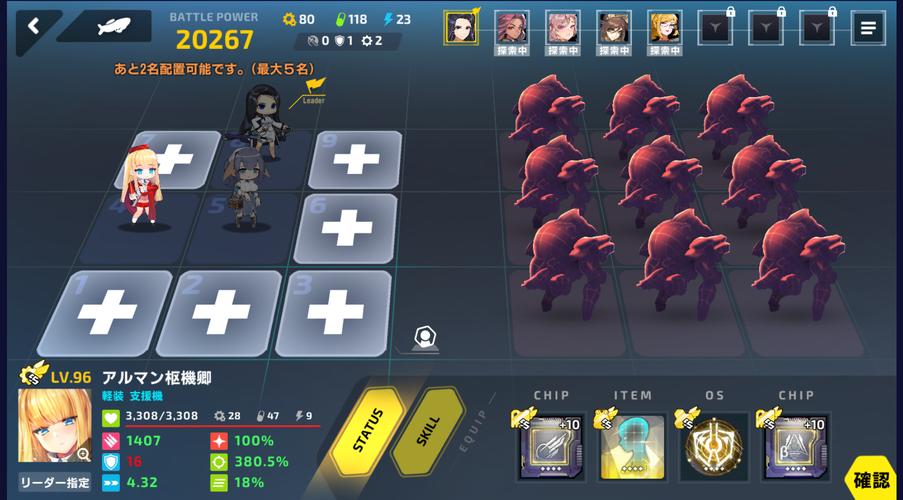Select the OS equipment slot
Viewport: 903px width, 500px height.
[714, 446]
